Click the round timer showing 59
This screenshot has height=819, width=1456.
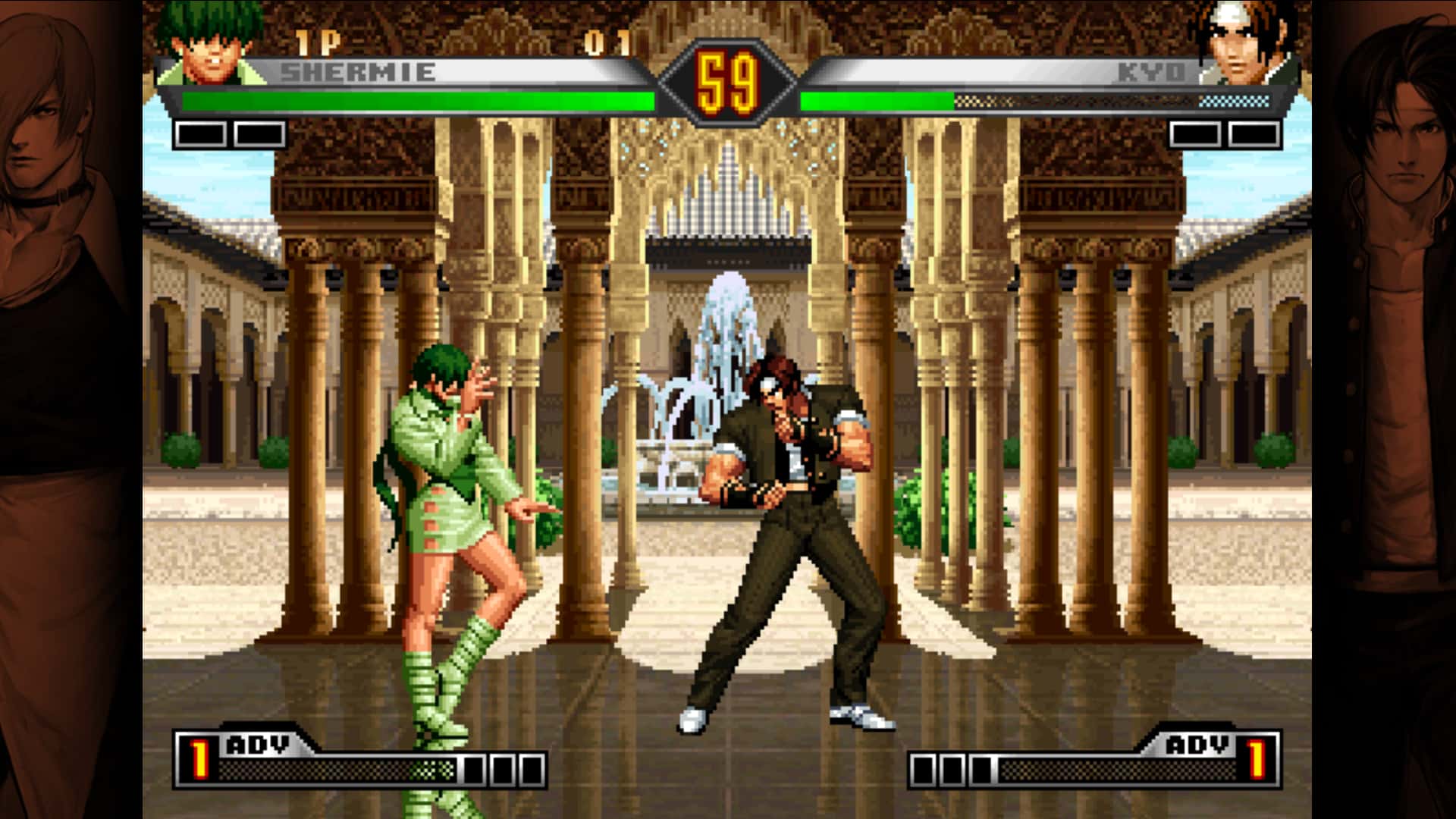tap(730, 72)
